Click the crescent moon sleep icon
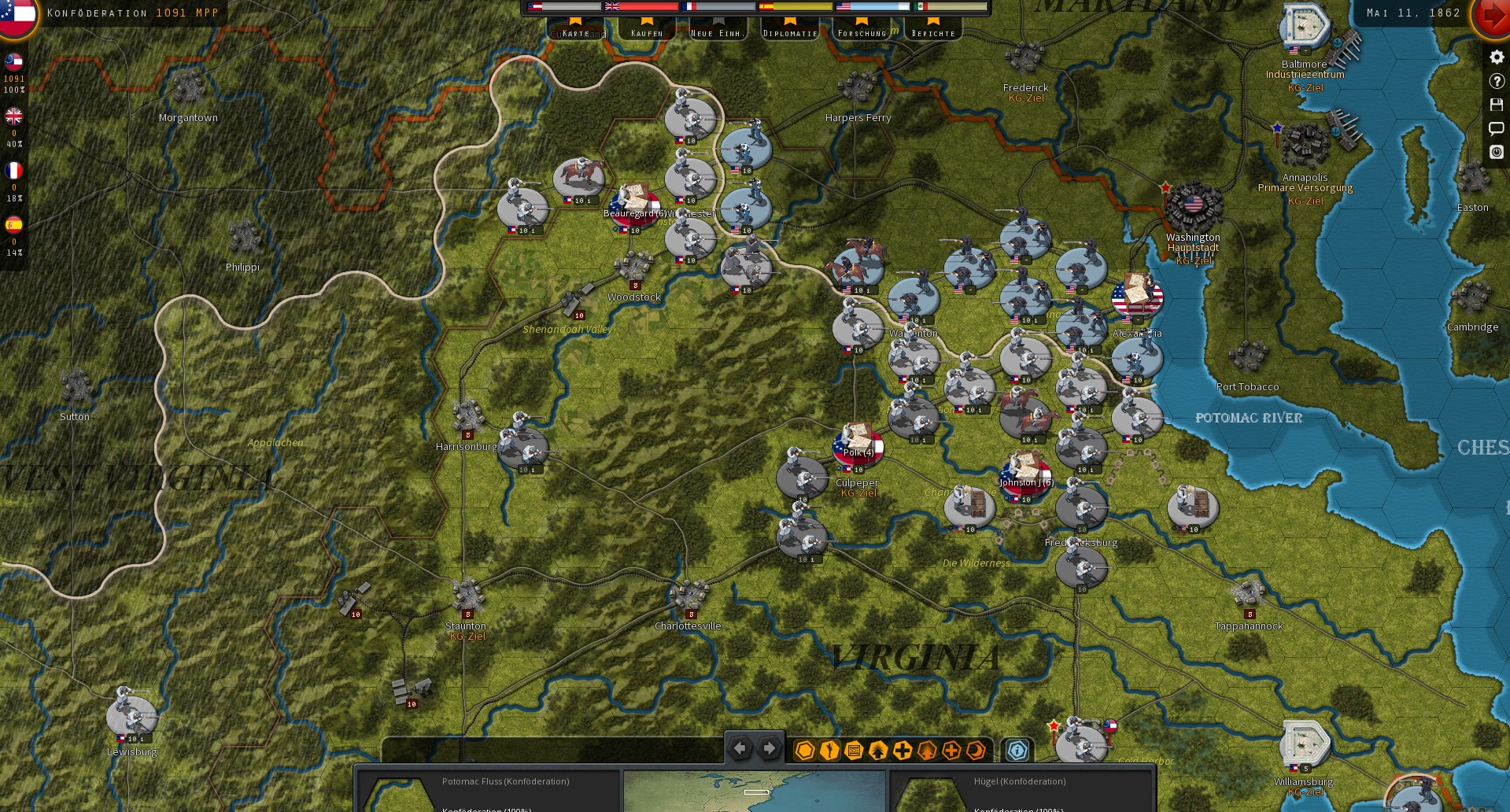The width and height of the screenshot is (1510, 812). pyautogui.click(x=976, y=750)
